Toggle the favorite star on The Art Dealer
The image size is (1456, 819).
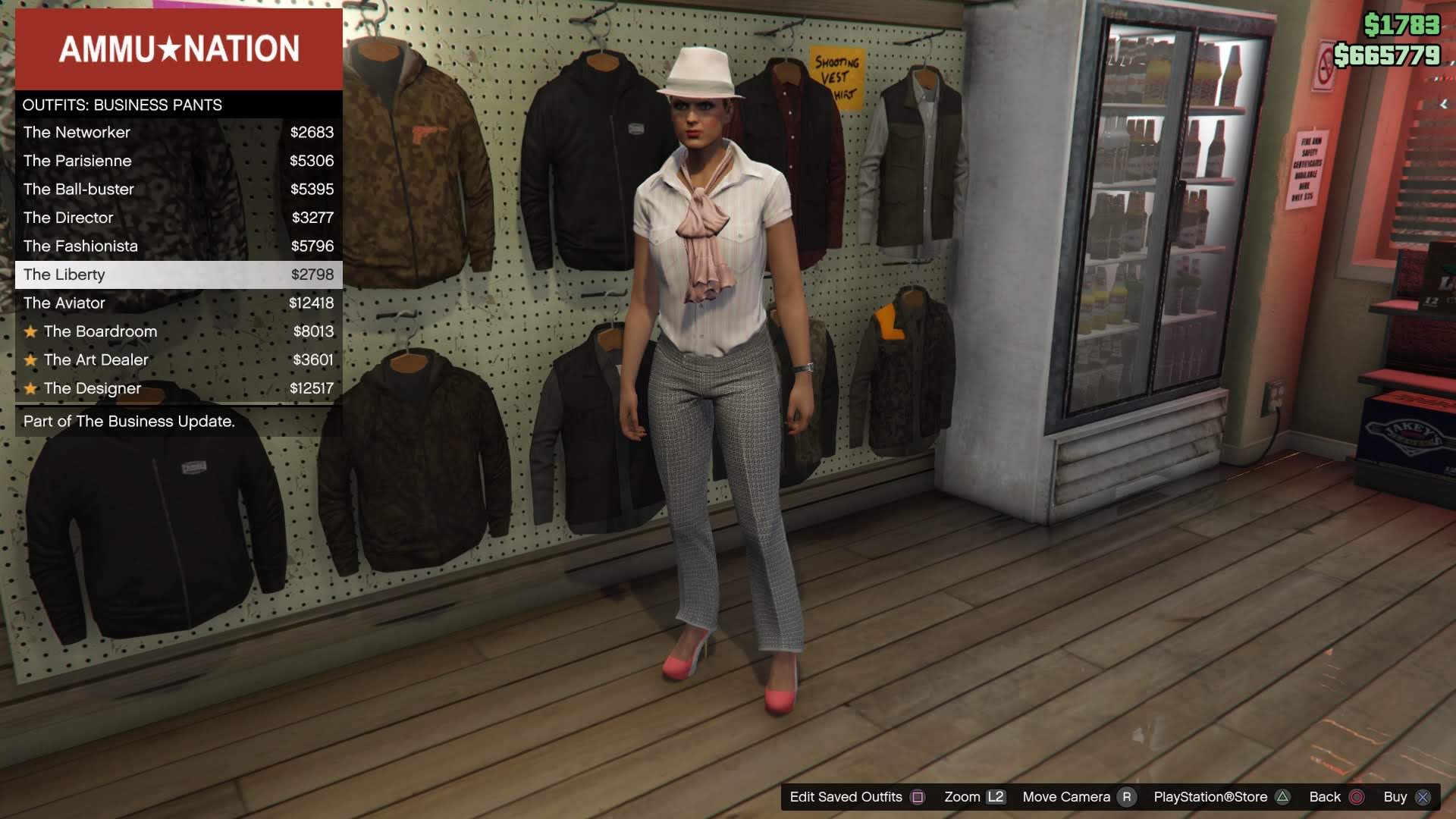pos(30,360)
